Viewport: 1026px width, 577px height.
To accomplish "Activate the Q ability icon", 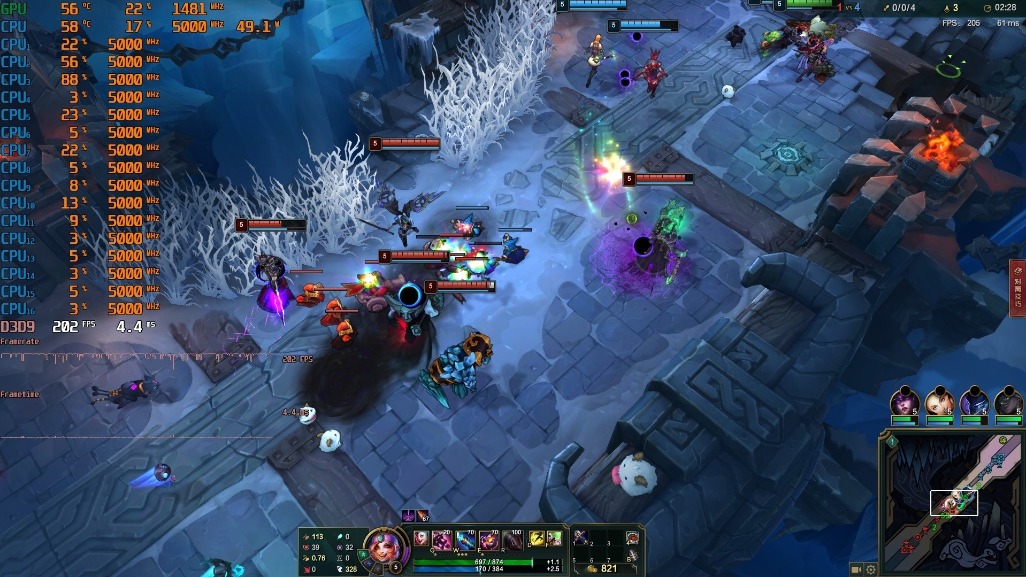I will (x=441, y=540).
